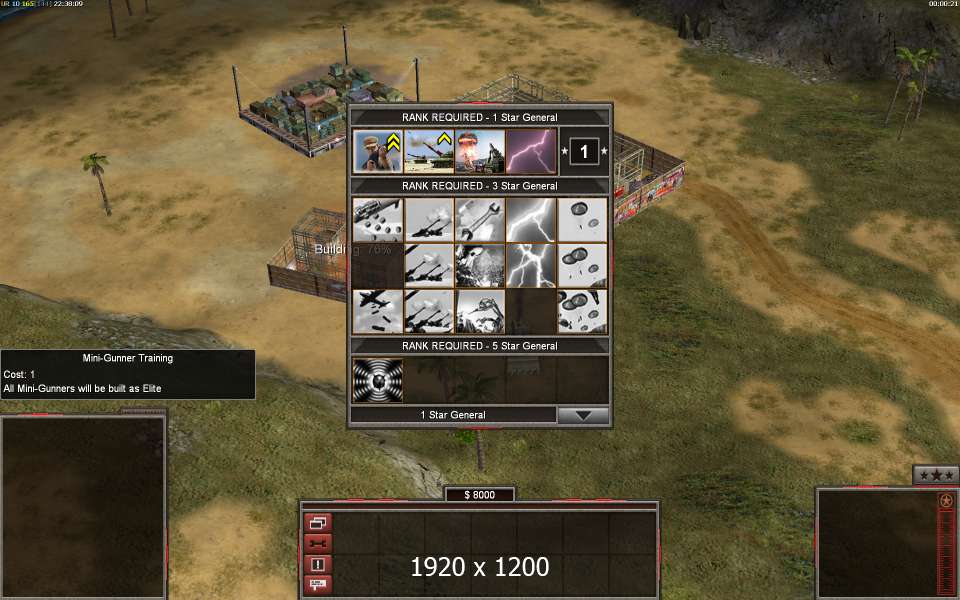Choose the tank veterancy training power

pos(429,151)
